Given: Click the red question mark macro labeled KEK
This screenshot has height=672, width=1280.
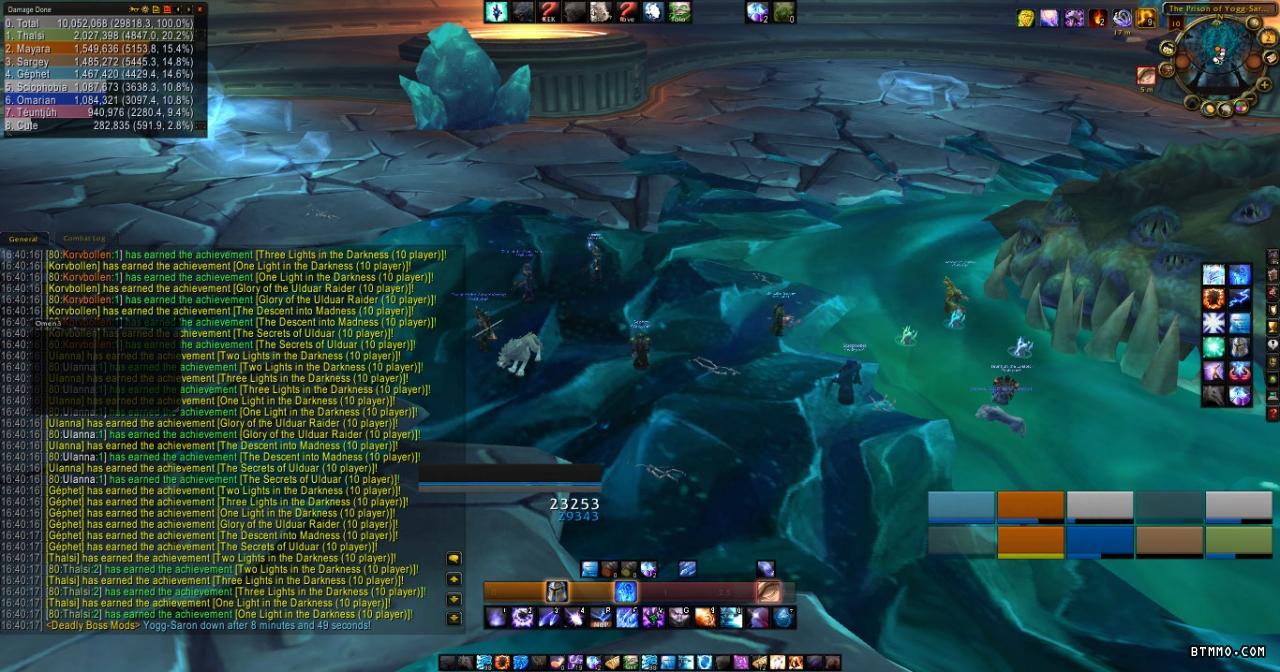Looking at the screenshot, I should click(547, 12).
